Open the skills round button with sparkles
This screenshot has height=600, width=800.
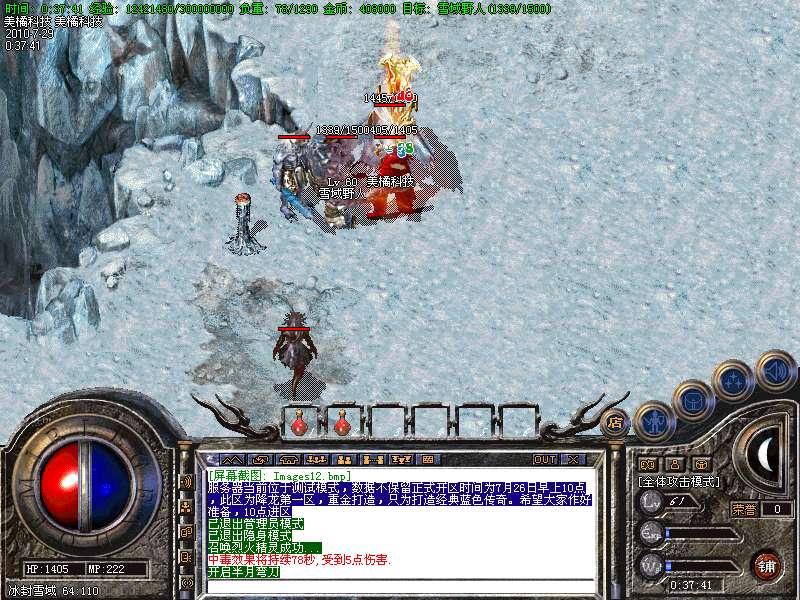pyautogui.click(x=733, y=380)
